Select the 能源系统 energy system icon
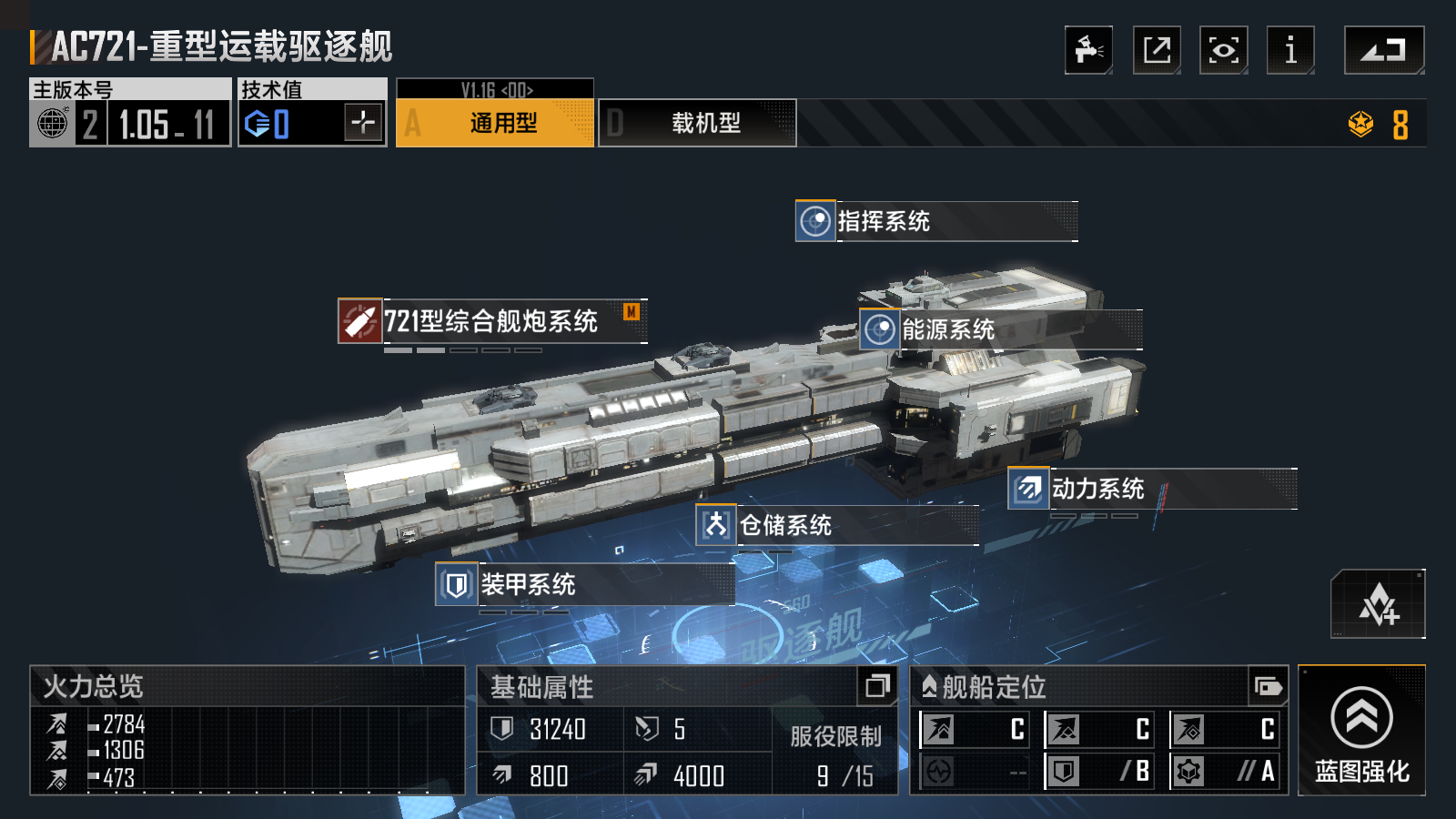 (878, 331)
